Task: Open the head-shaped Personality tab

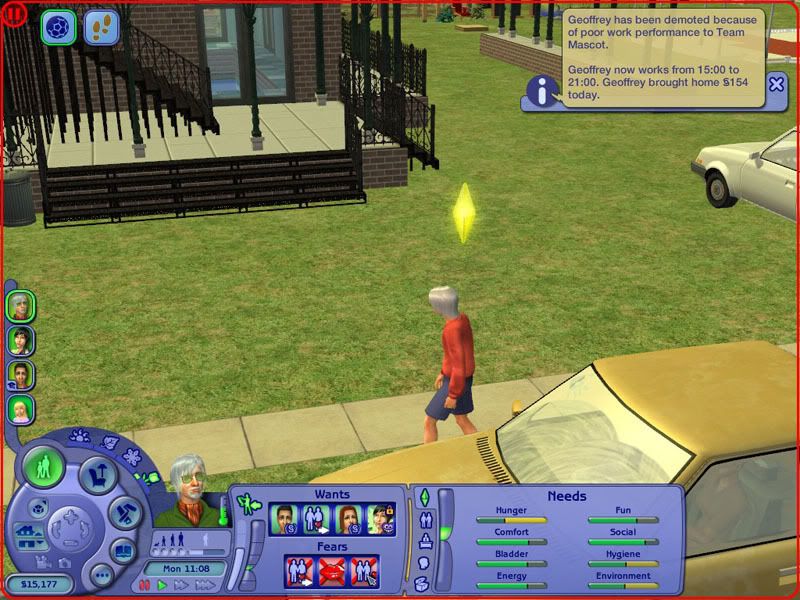Action: point(423,562)
